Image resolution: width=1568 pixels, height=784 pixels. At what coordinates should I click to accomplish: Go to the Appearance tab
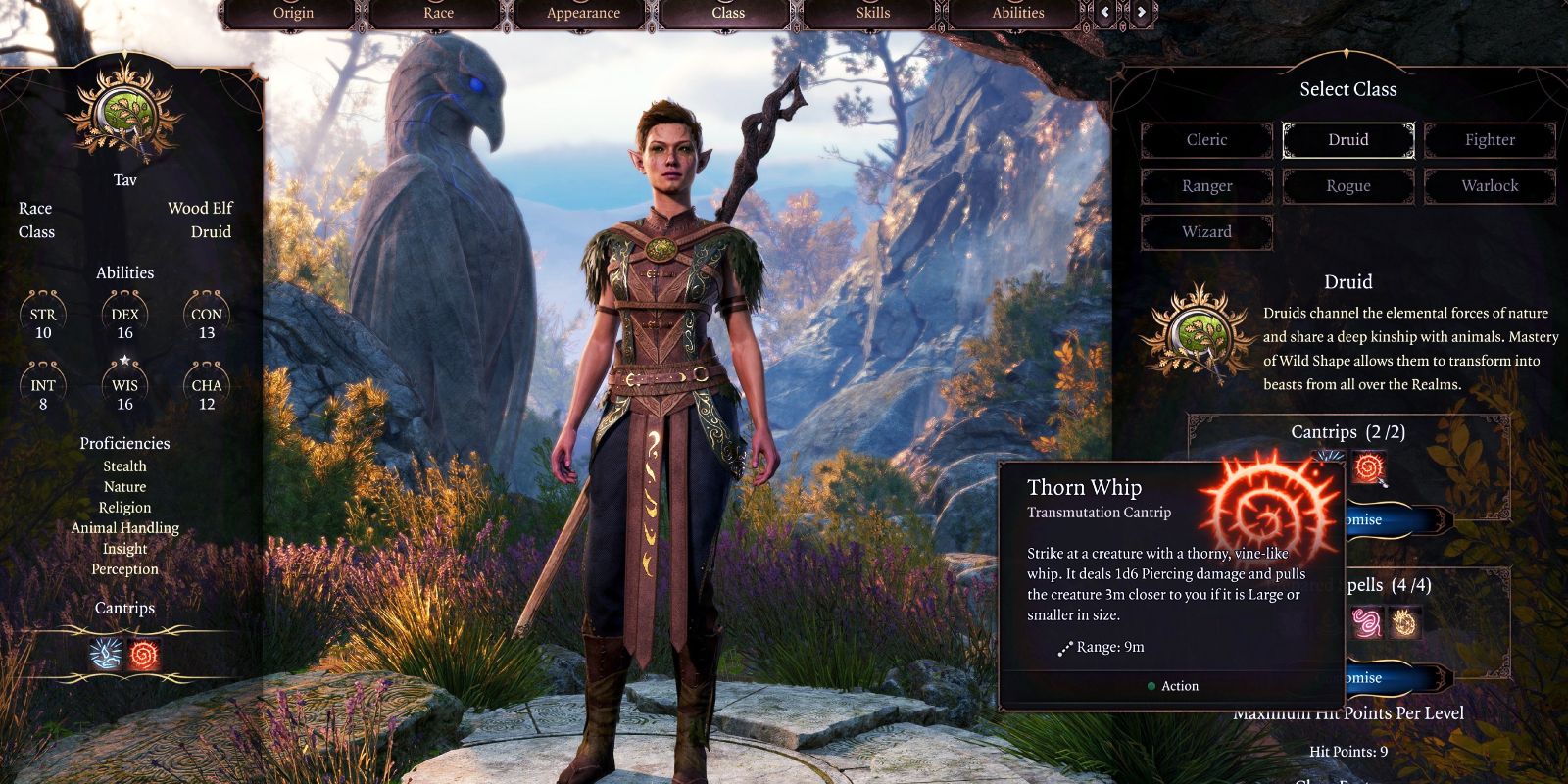coord(583,13)
